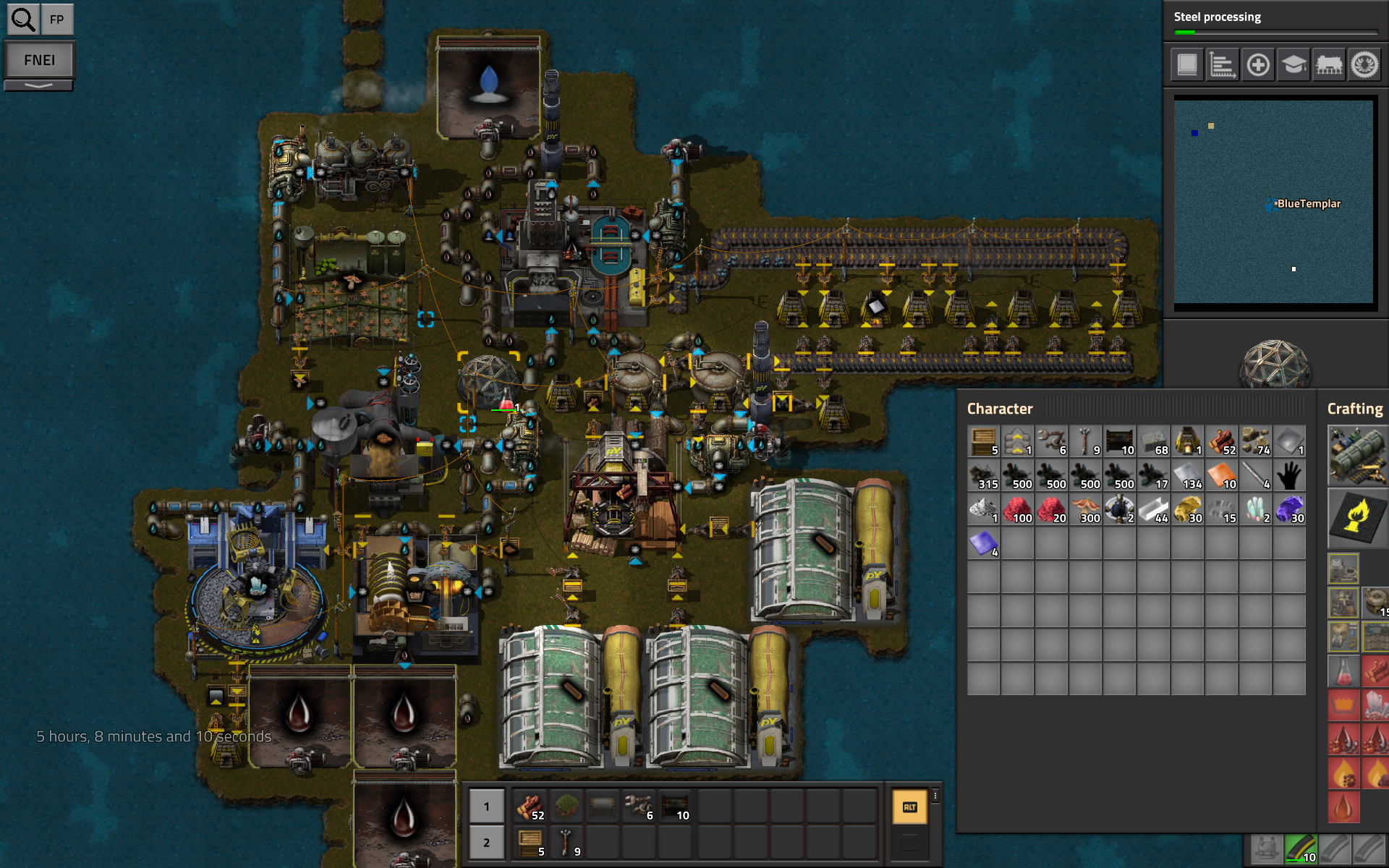This screenshot has height=868, width=1389.
Task: Choose the wood logs quickbar slot
Action: click(530, 806)
